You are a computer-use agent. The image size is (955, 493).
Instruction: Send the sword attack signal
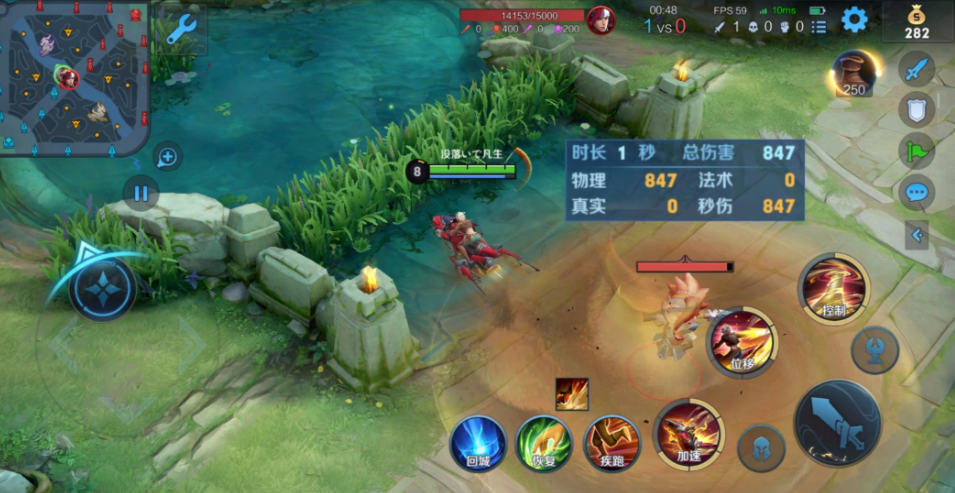click(916, 69)
